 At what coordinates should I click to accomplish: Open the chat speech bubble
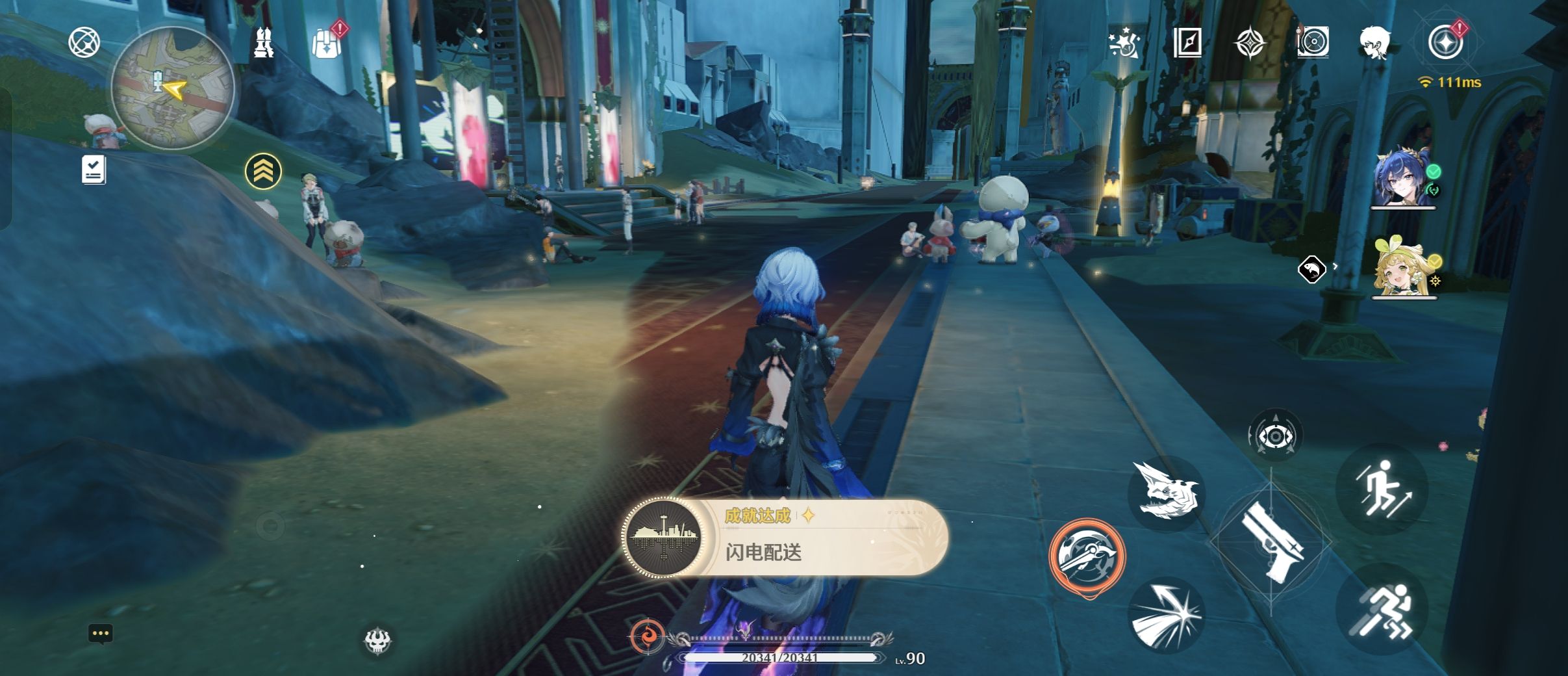(100, 634)
